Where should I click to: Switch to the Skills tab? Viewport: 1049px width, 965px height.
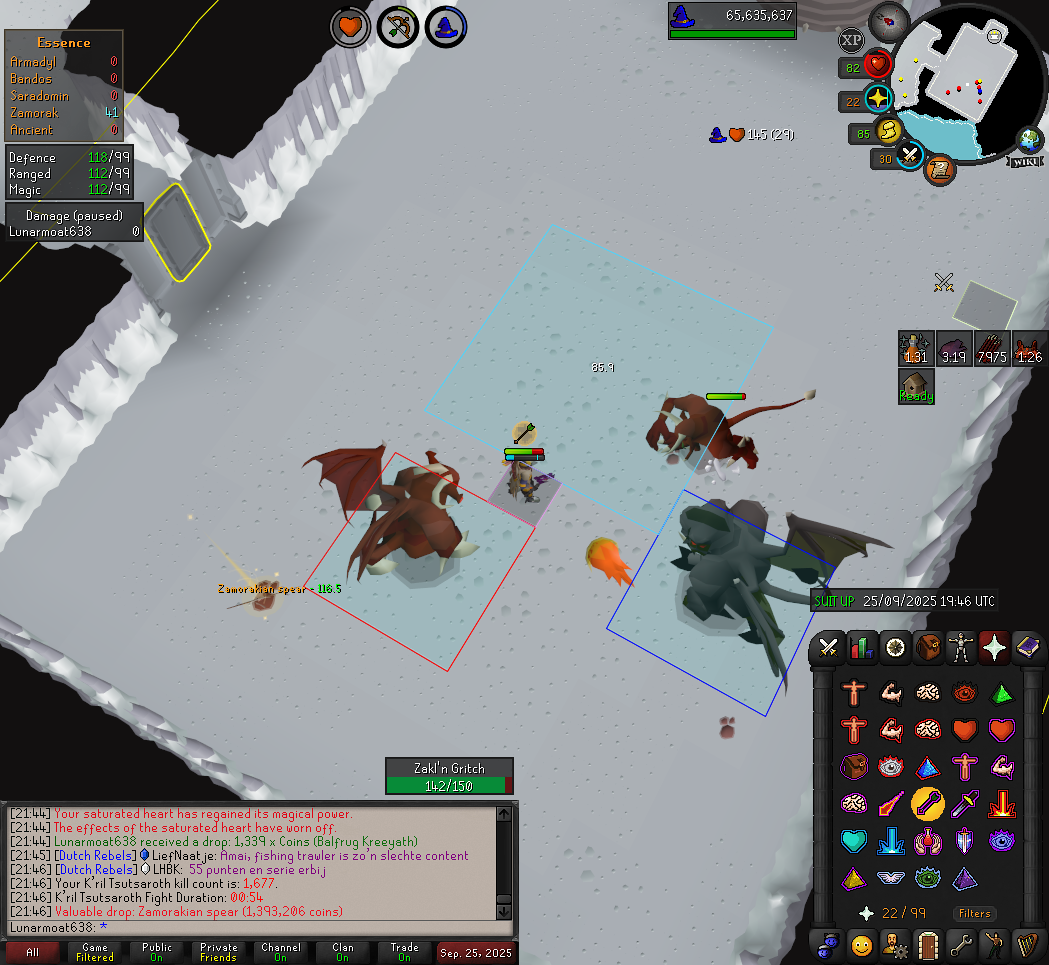[x=861, y=647]
